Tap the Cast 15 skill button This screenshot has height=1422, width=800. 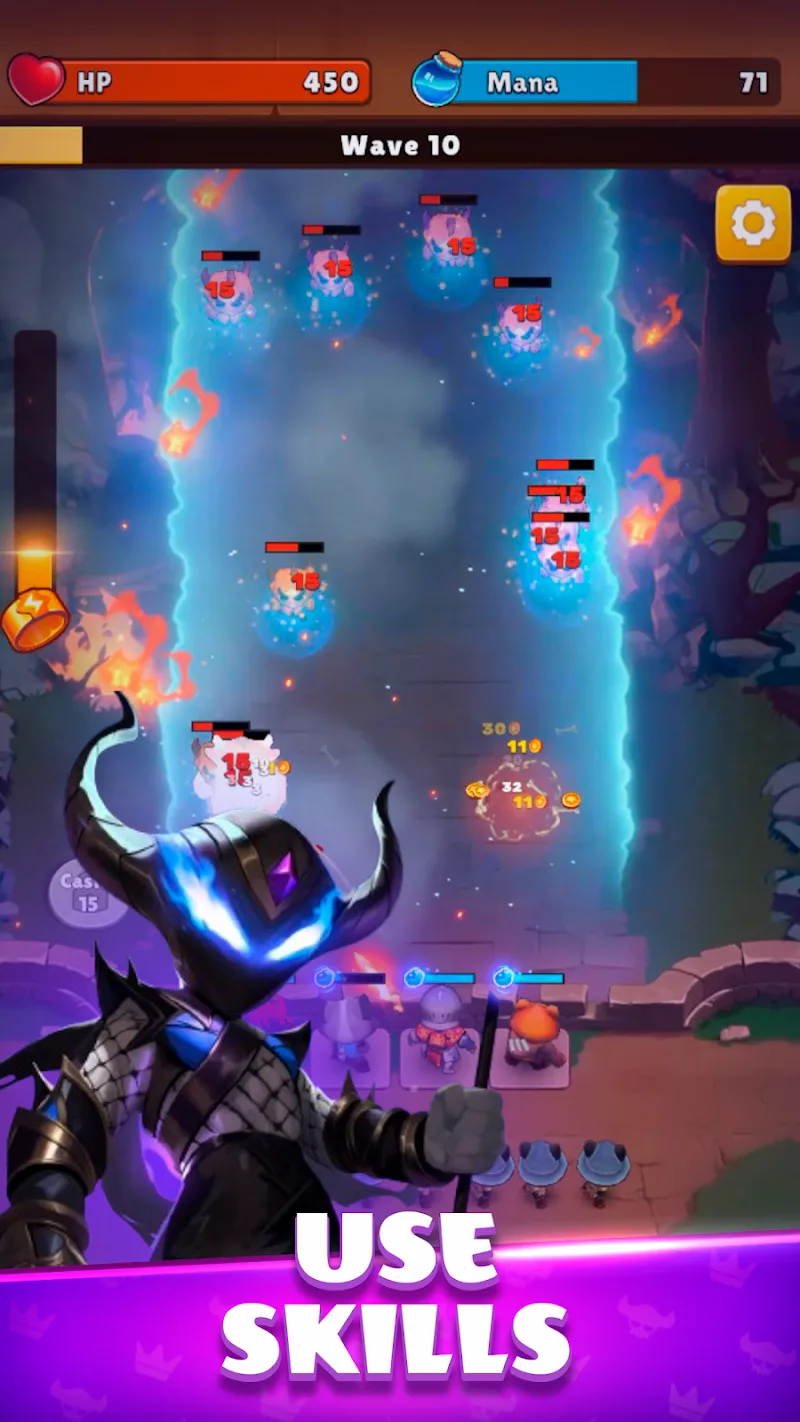[84, 891]
